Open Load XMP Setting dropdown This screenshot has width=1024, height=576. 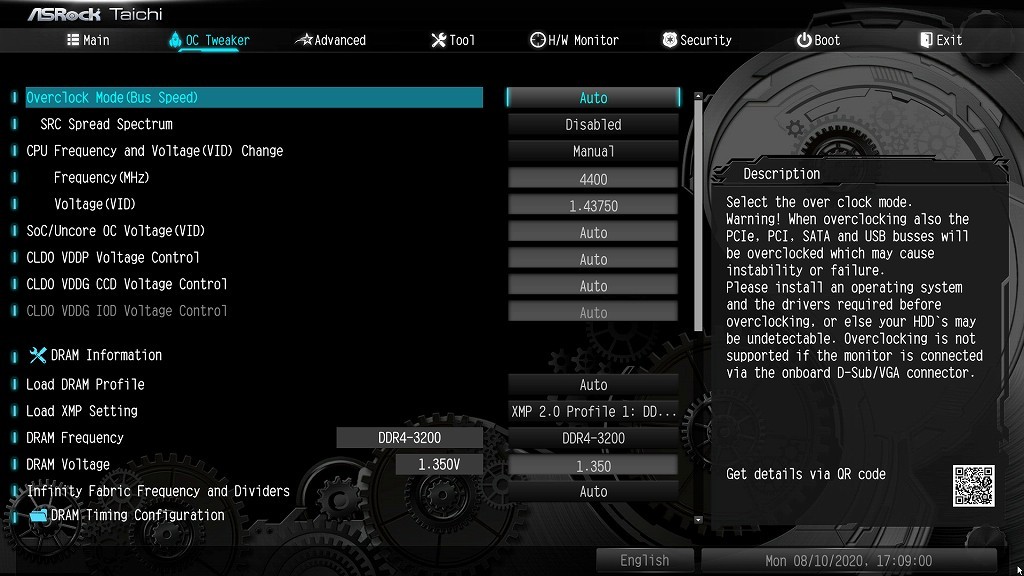tap(593, 412)
